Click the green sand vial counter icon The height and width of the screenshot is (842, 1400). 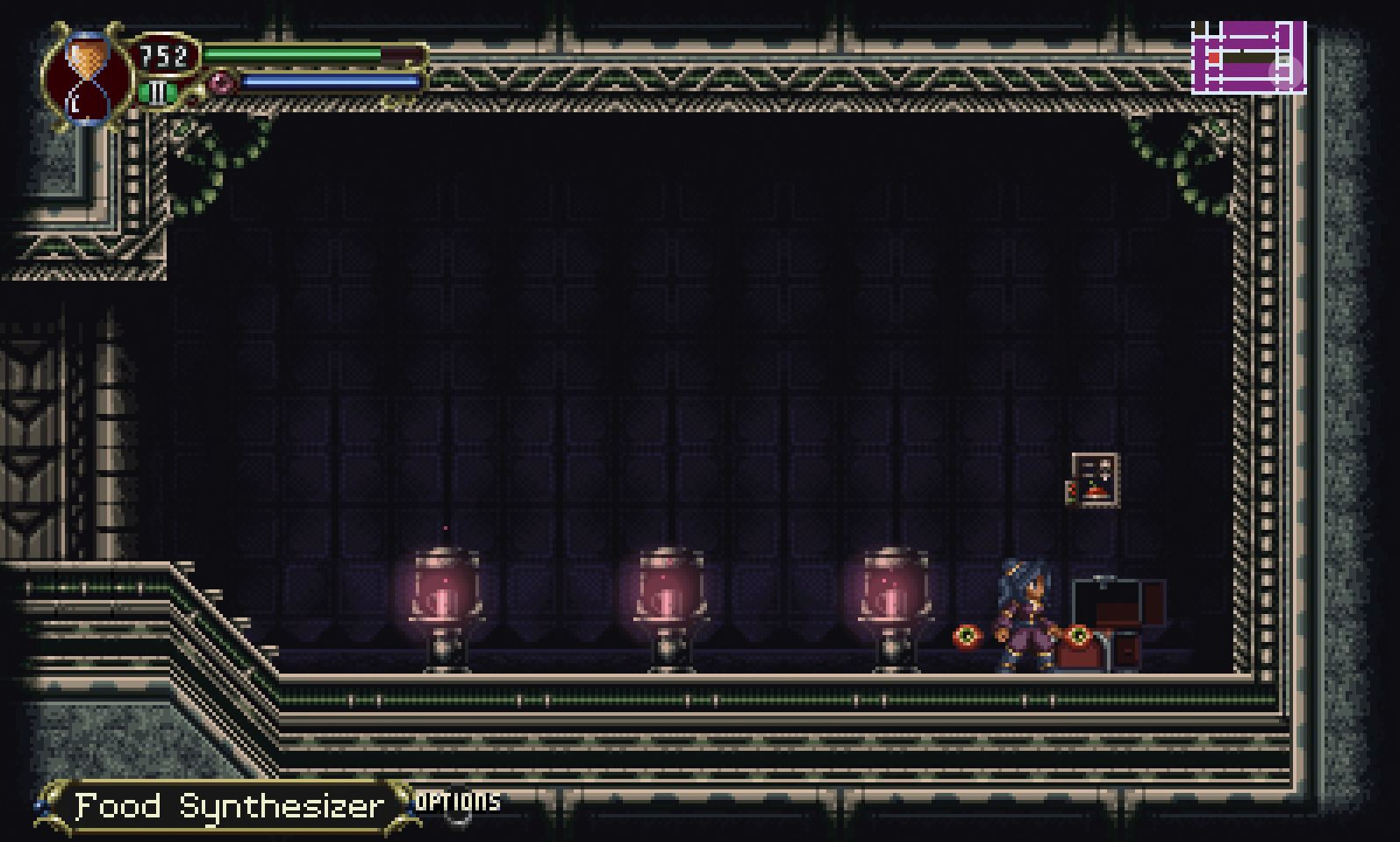pos(156,92)
